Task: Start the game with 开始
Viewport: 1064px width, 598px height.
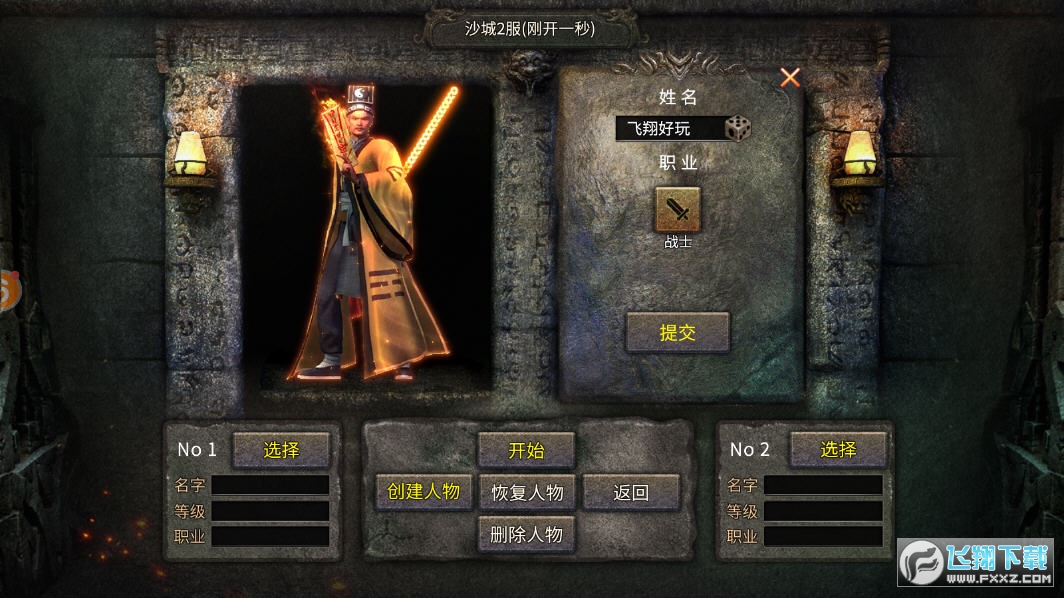Action: coord(526,450)
